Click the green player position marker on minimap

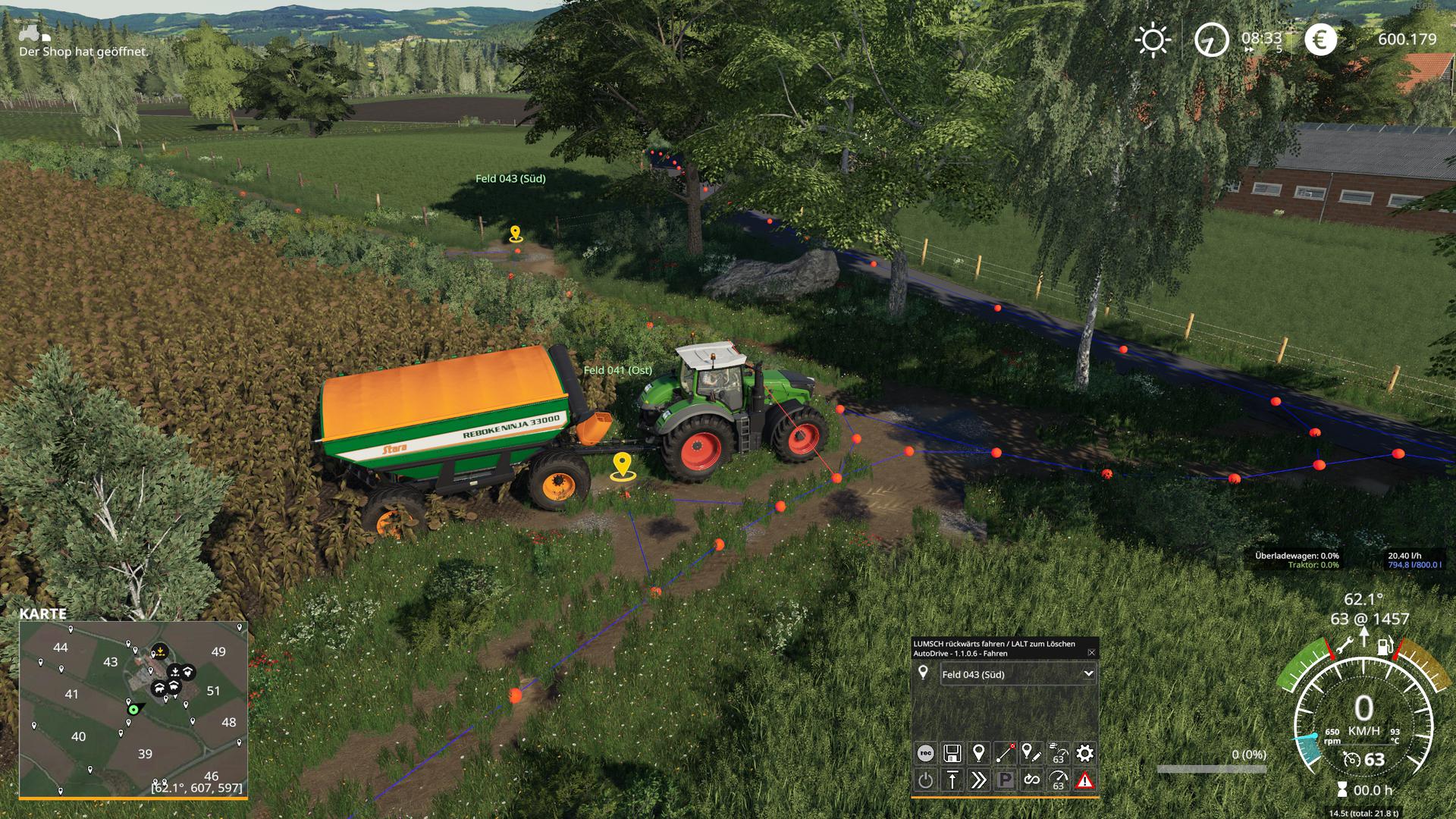tap(134, 709)
